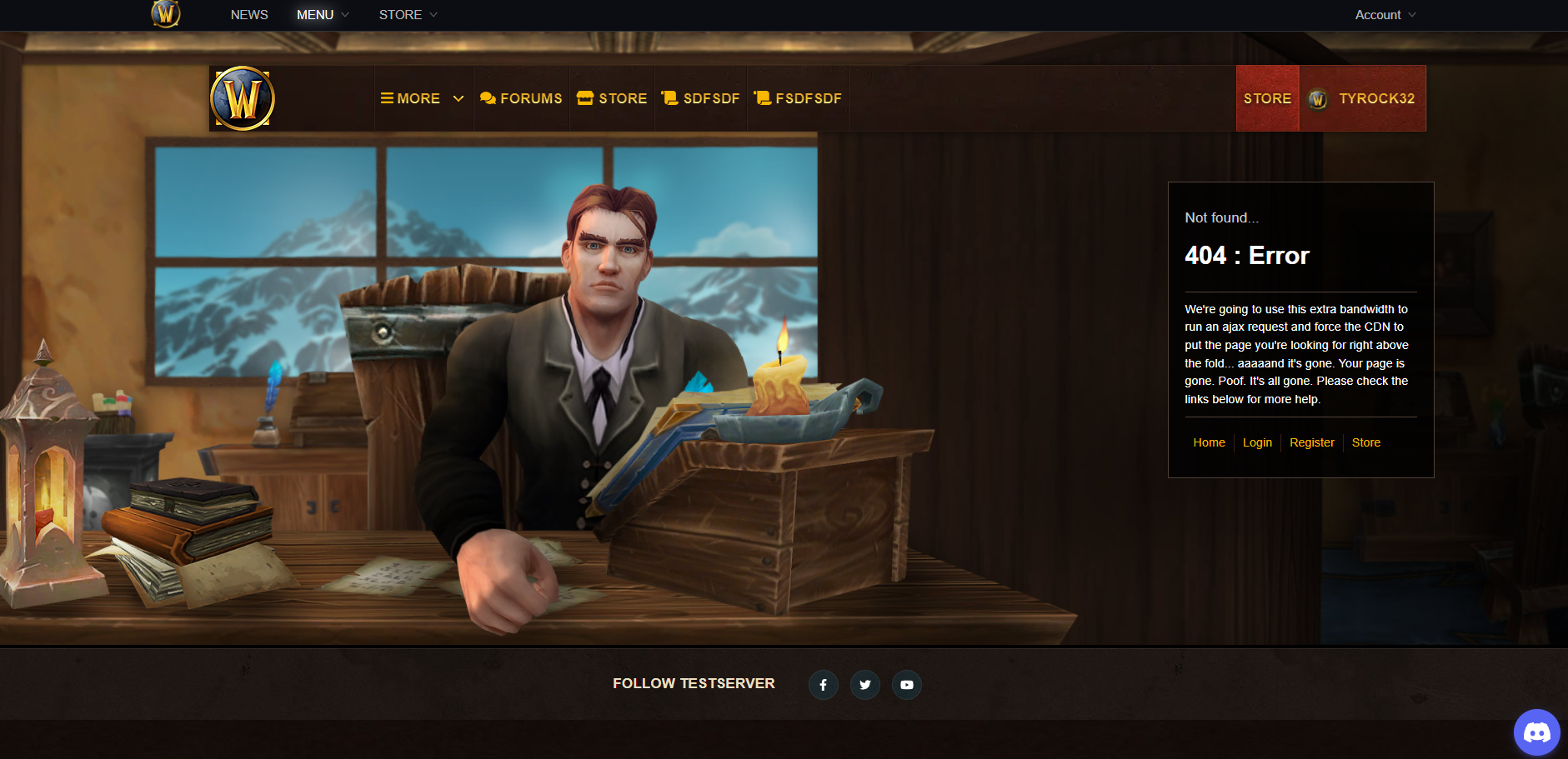The image size is (1568, 759).
Task: Open the Twitter social icon
Action: [x=864, y=684]
